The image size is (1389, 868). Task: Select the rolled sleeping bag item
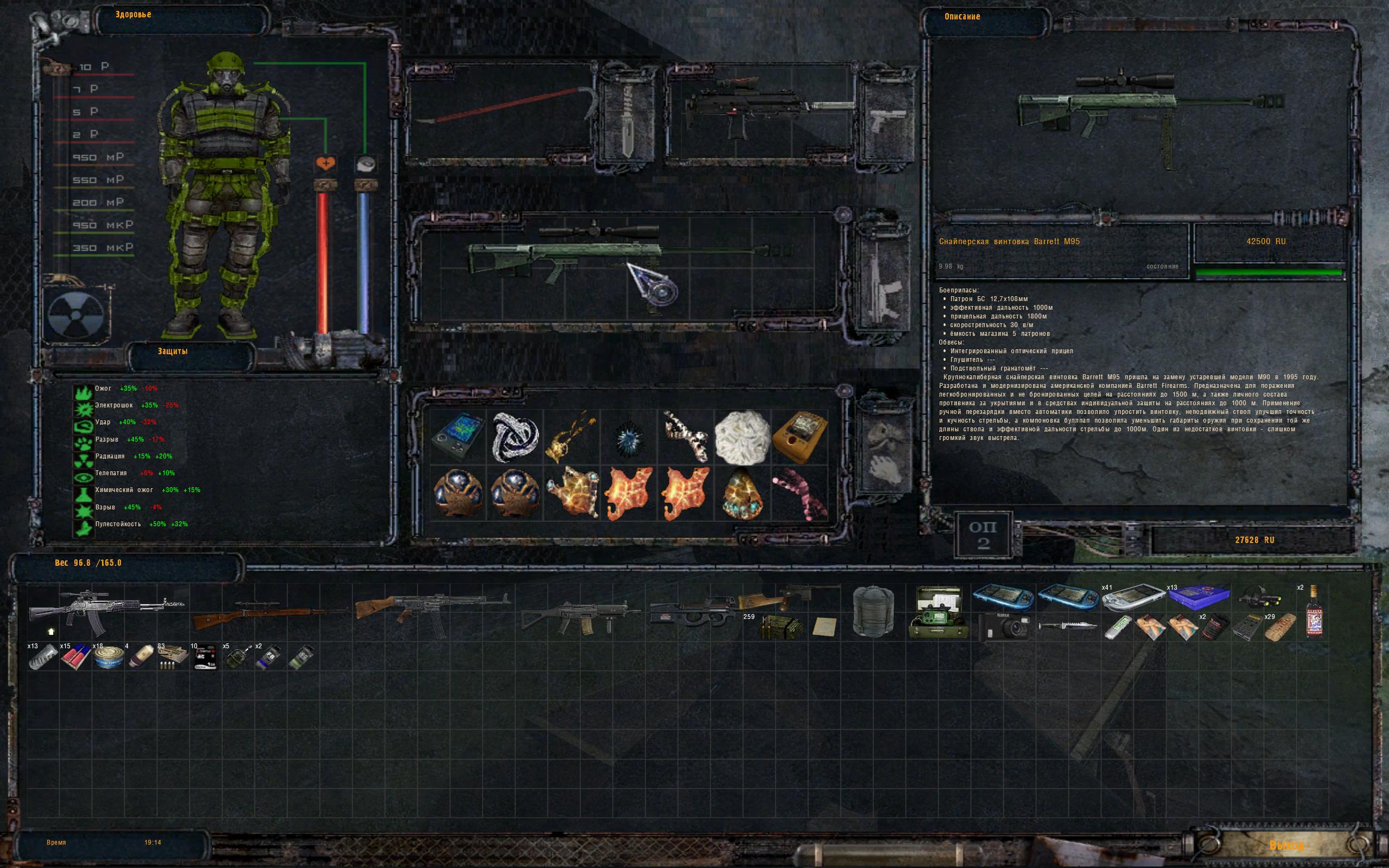[873, 611]
